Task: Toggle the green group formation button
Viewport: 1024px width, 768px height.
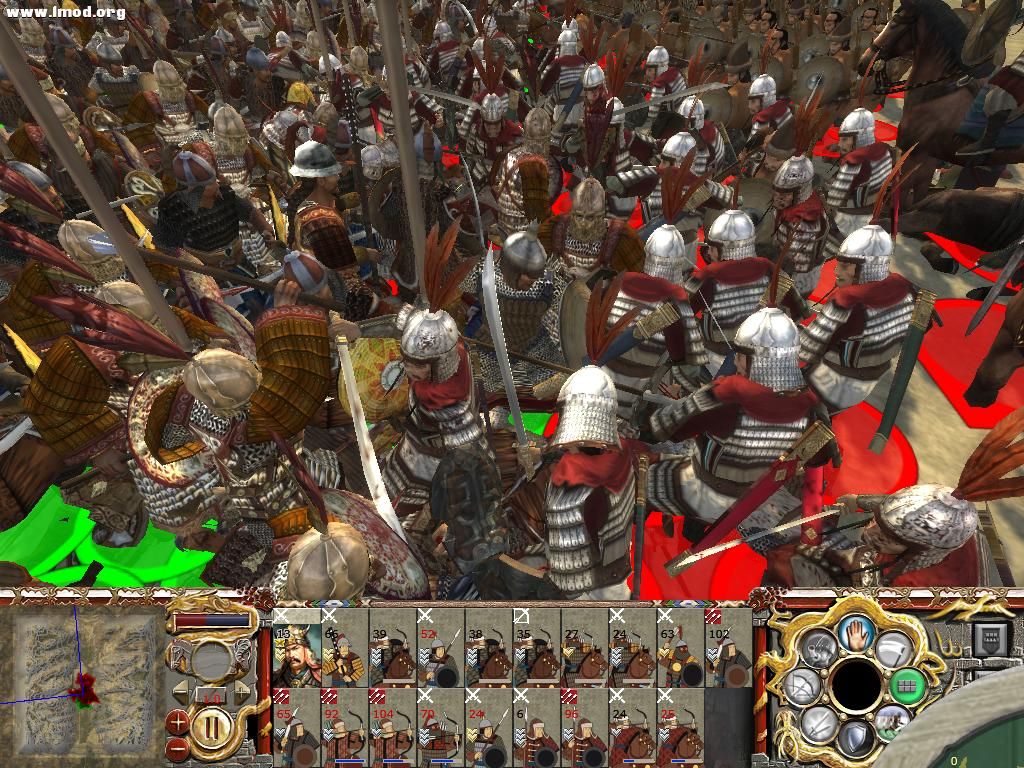Action: (906, 686)
